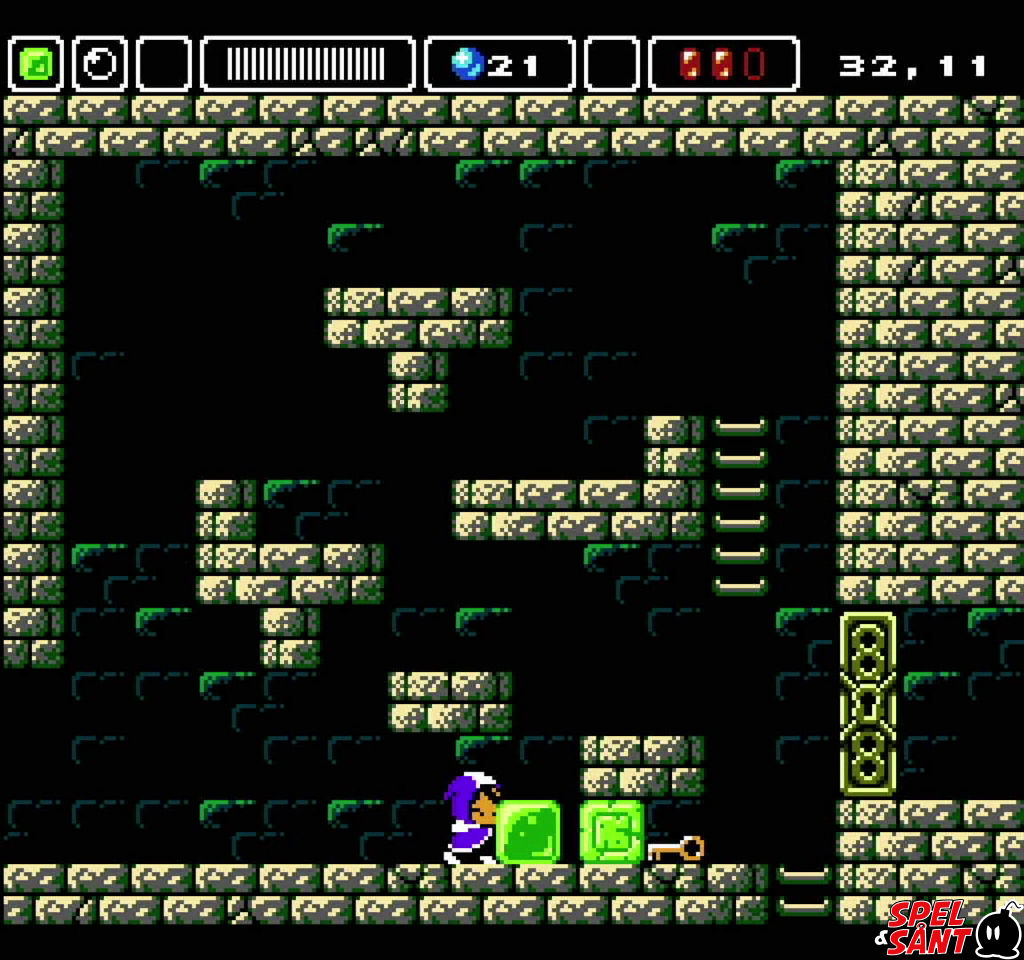Select the green block spell icon
Image resolution: width=1024 pixels, height=960 pixels.
coord(36,65)
